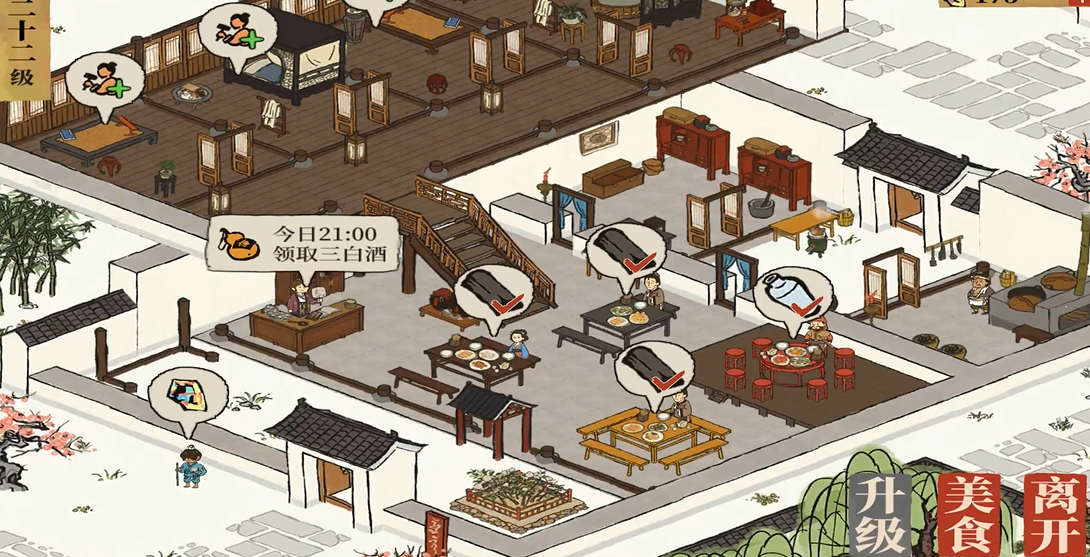Open the 美食 food menu

click(x=968, y=514)
